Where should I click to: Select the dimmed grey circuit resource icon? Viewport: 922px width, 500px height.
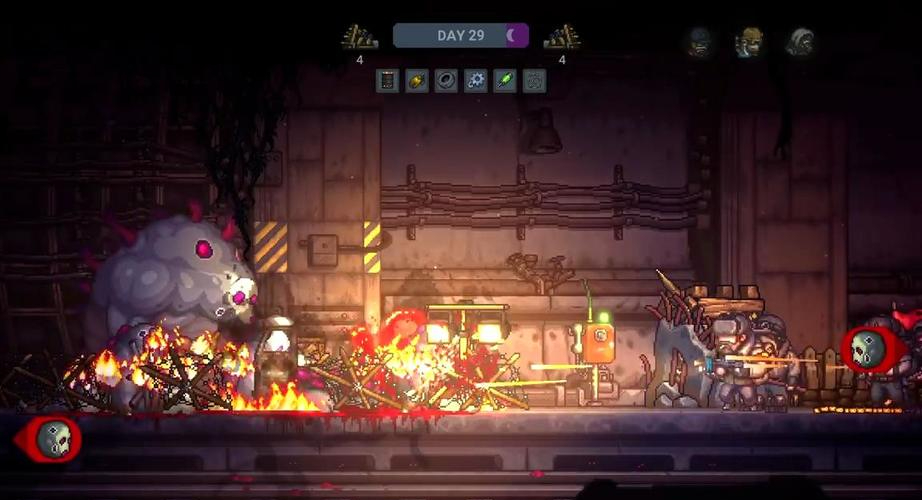pos(535,81)
